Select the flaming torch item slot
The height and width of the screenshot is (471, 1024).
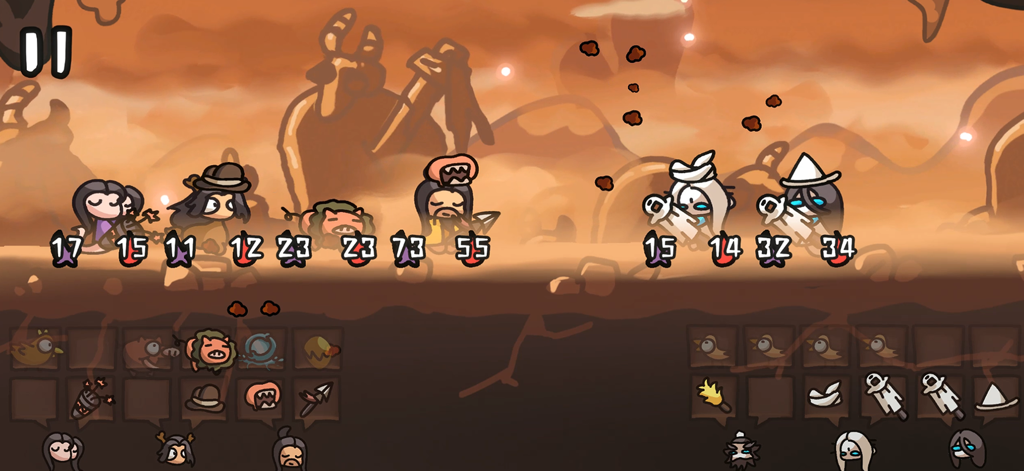tap(713, 395)
